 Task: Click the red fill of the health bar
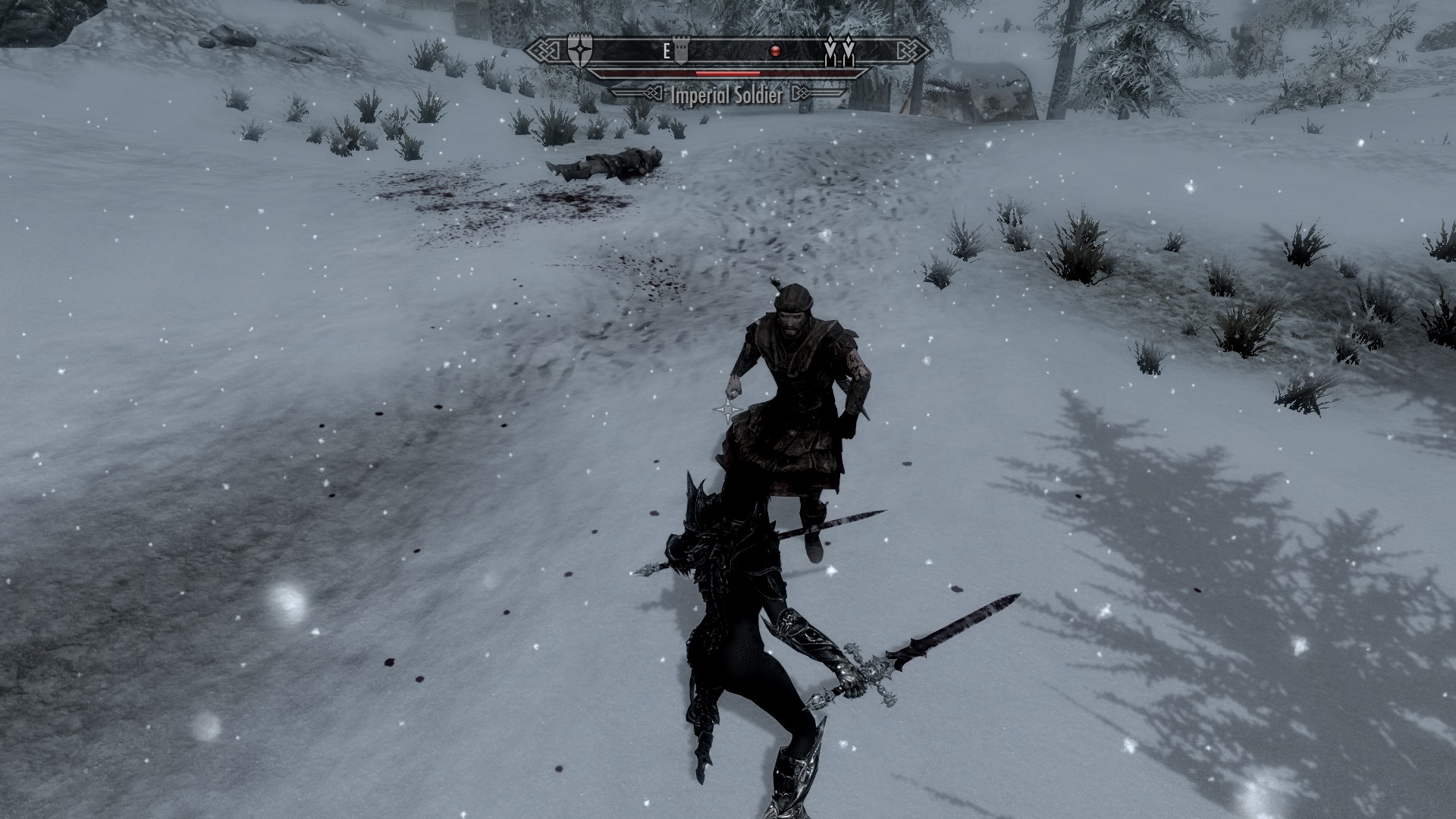click(728, 72)
